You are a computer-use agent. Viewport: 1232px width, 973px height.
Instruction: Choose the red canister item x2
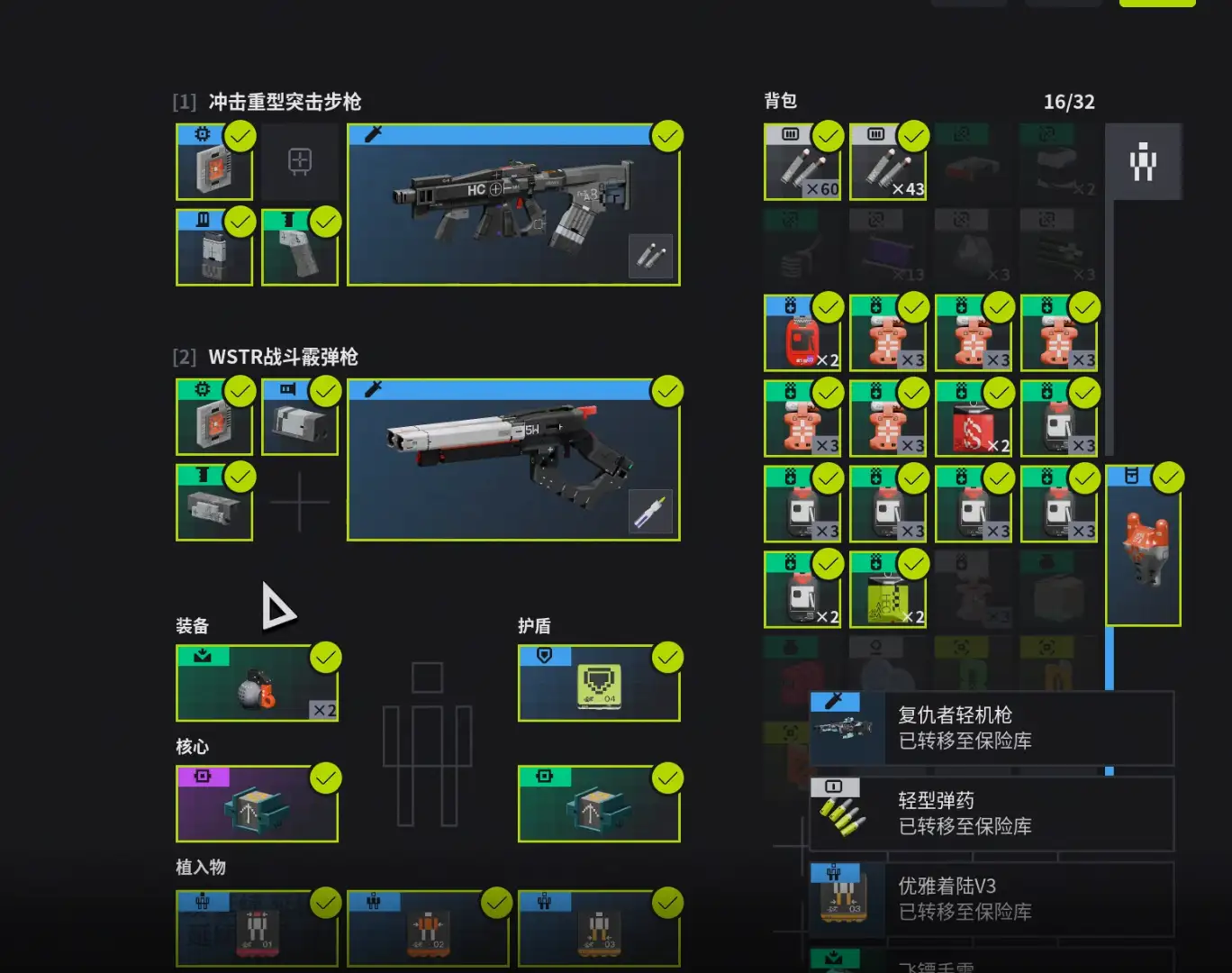pos(802,334)
